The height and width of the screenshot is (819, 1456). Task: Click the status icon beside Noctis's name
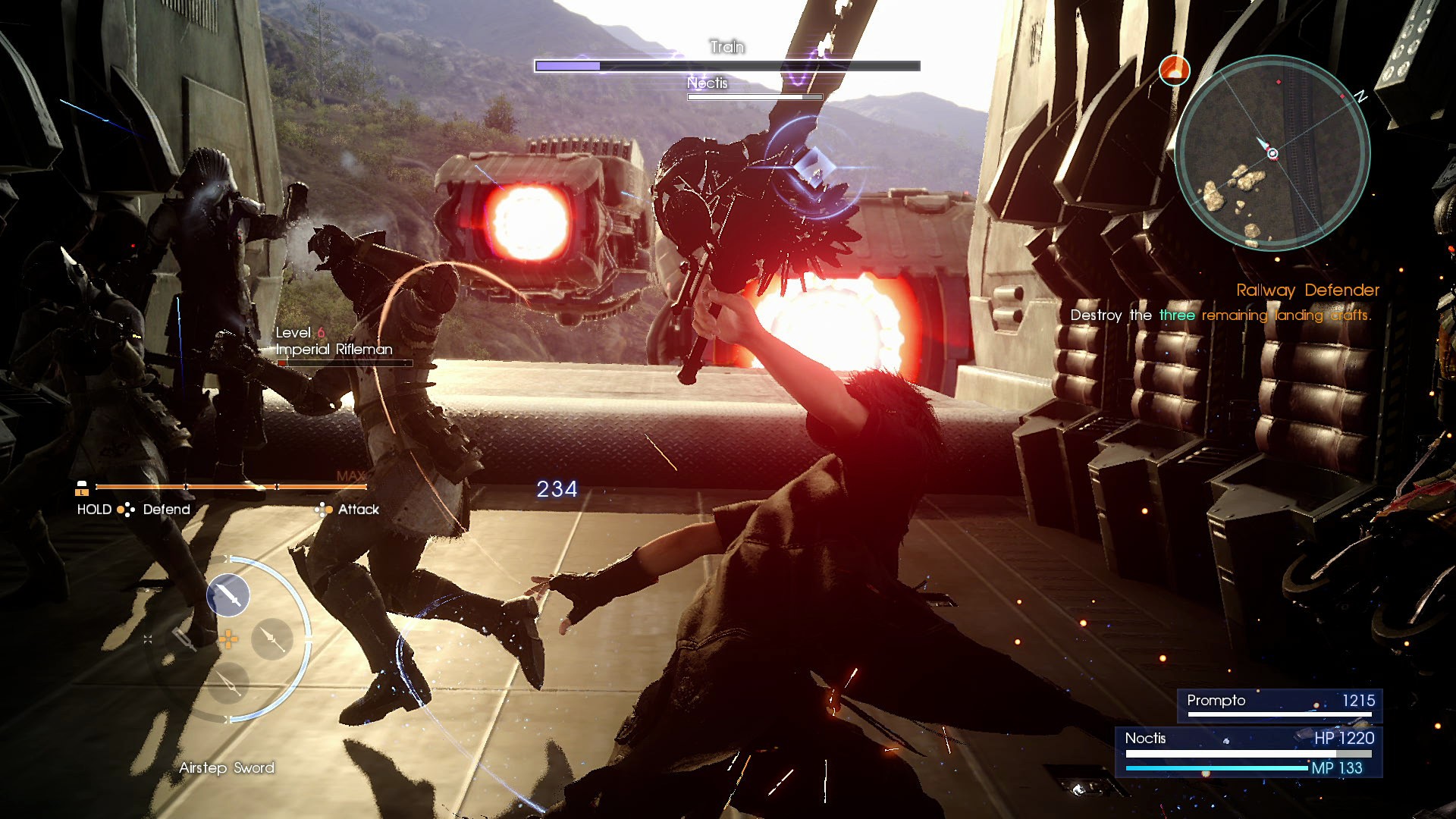1225,742
